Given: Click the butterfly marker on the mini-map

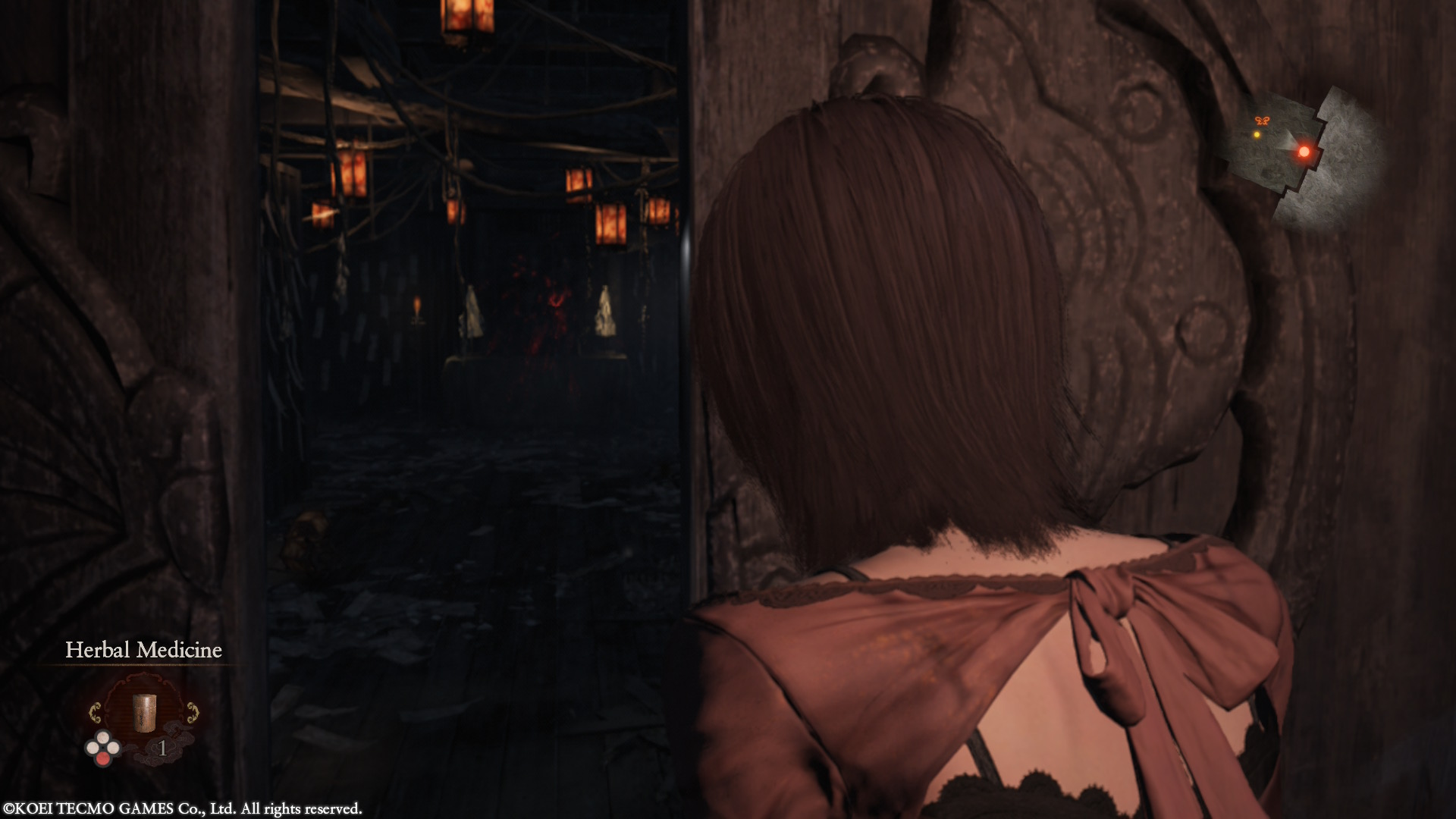Looking at the screenshot, I should (1263, 120).
